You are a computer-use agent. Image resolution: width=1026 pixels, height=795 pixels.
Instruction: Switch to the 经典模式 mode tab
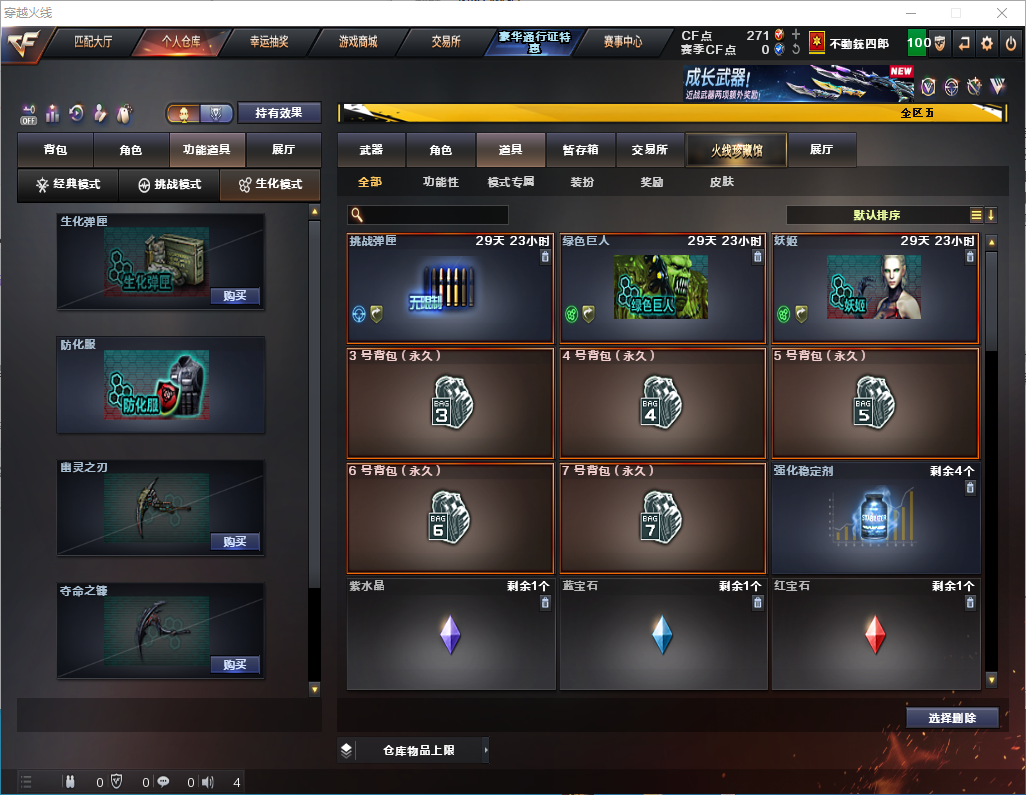tap(69, 185)
